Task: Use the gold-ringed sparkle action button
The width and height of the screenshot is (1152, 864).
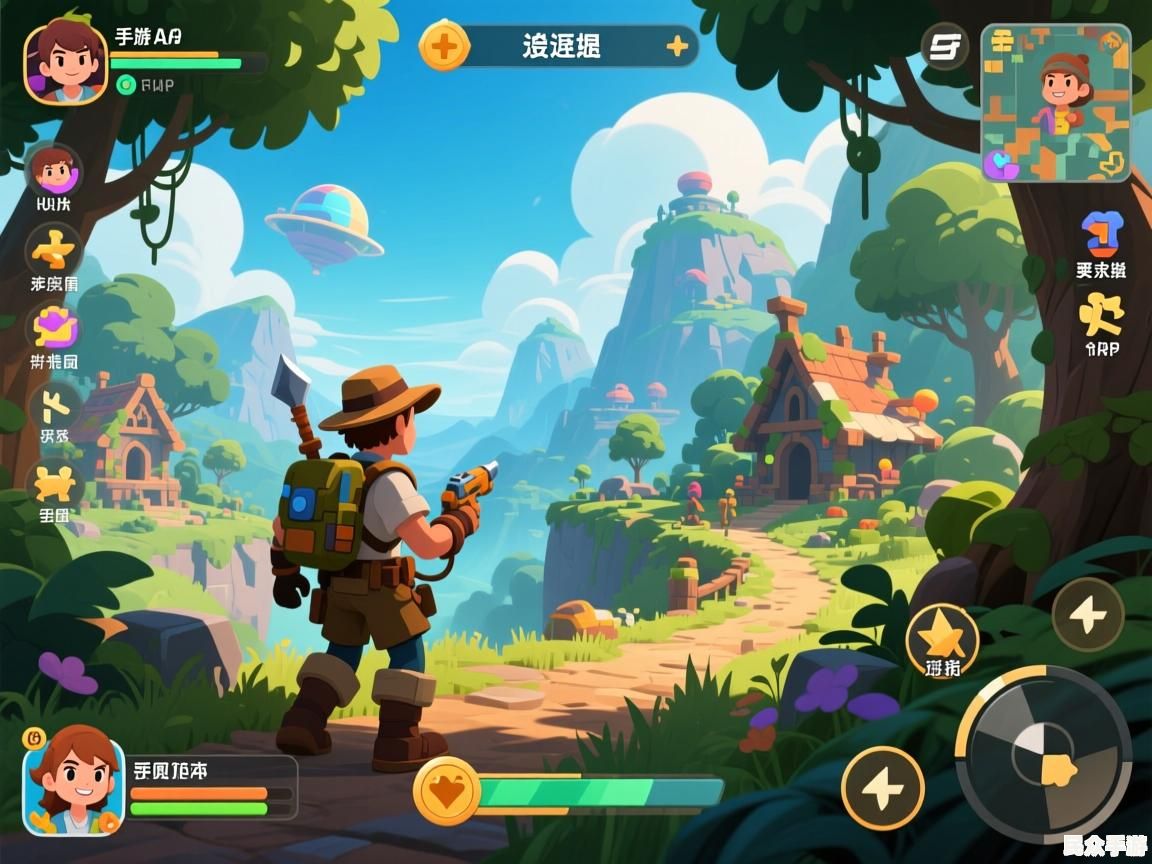Action: tap(882, 788)
